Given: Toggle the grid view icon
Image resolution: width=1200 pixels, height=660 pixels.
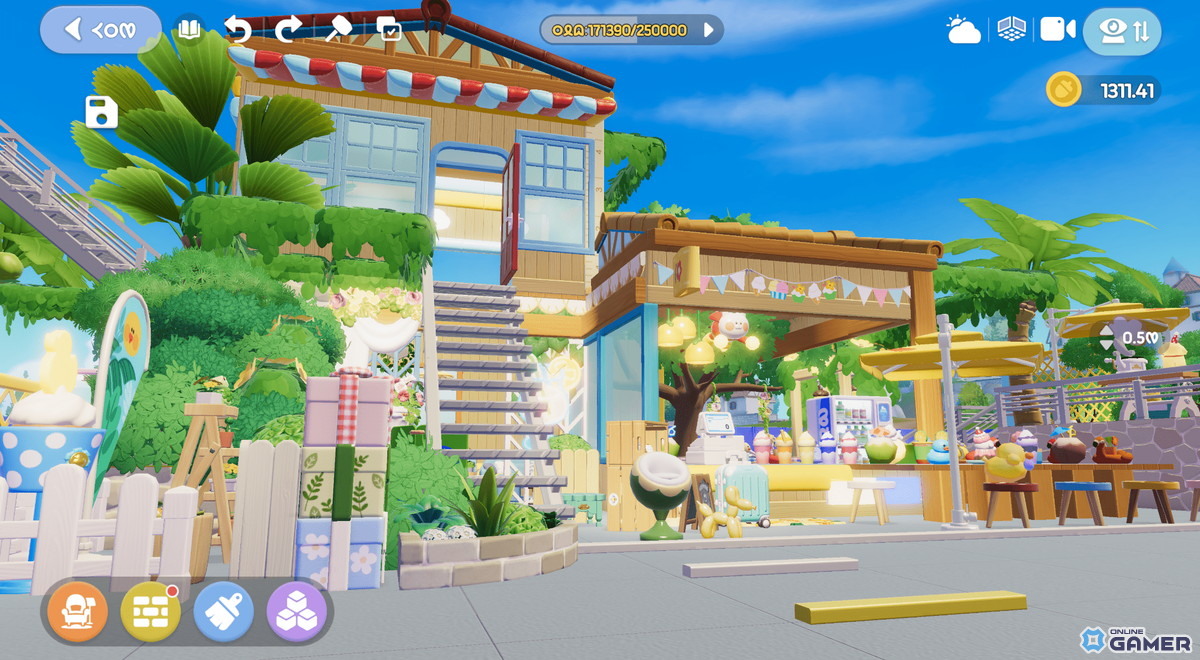Looking at the screenshot, I should [1011, 29].
